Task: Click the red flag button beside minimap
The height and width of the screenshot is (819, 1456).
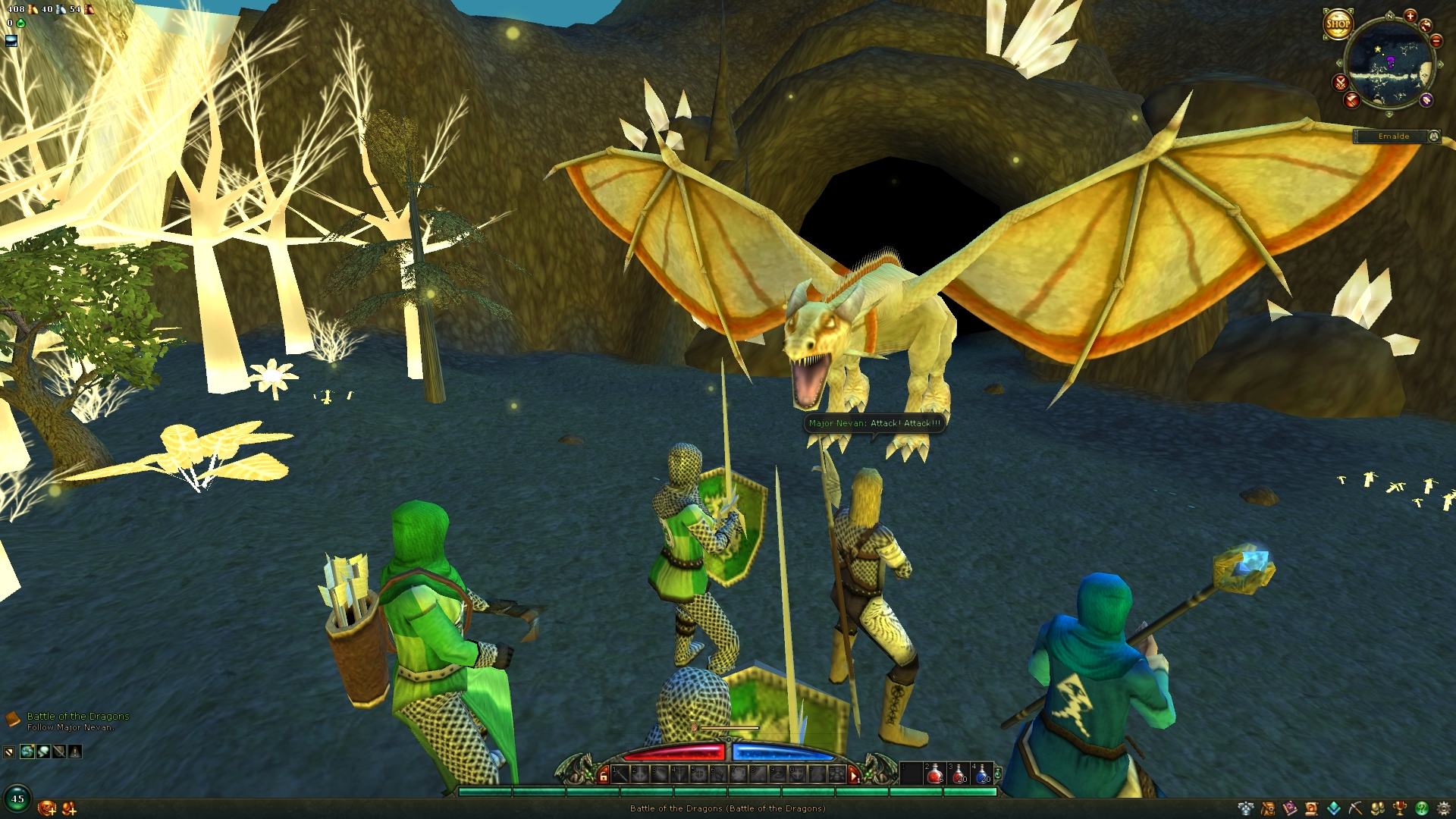Action: click(1352, 100)
